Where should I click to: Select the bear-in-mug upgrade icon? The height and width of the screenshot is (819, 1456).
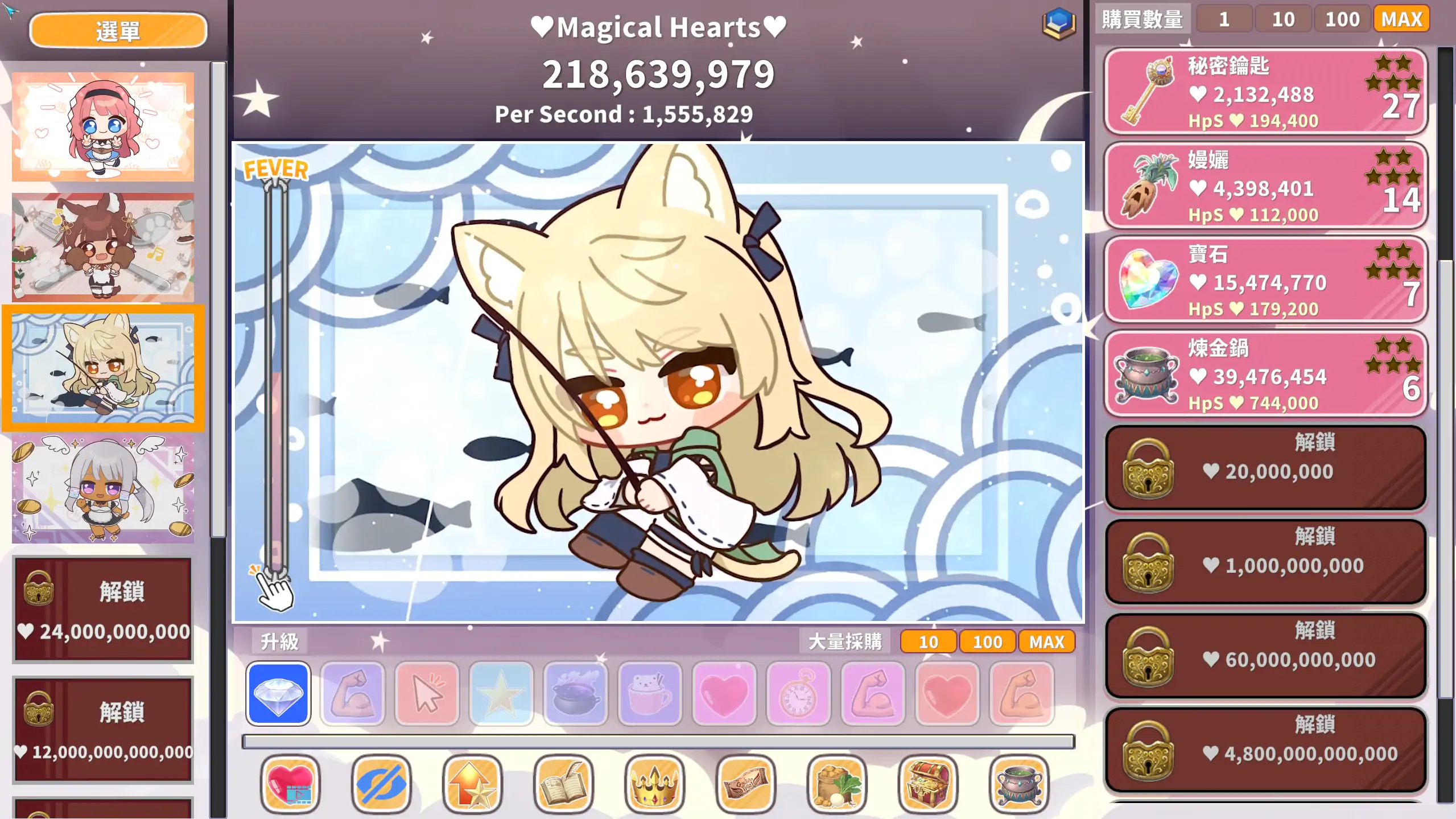coord(650,694)
